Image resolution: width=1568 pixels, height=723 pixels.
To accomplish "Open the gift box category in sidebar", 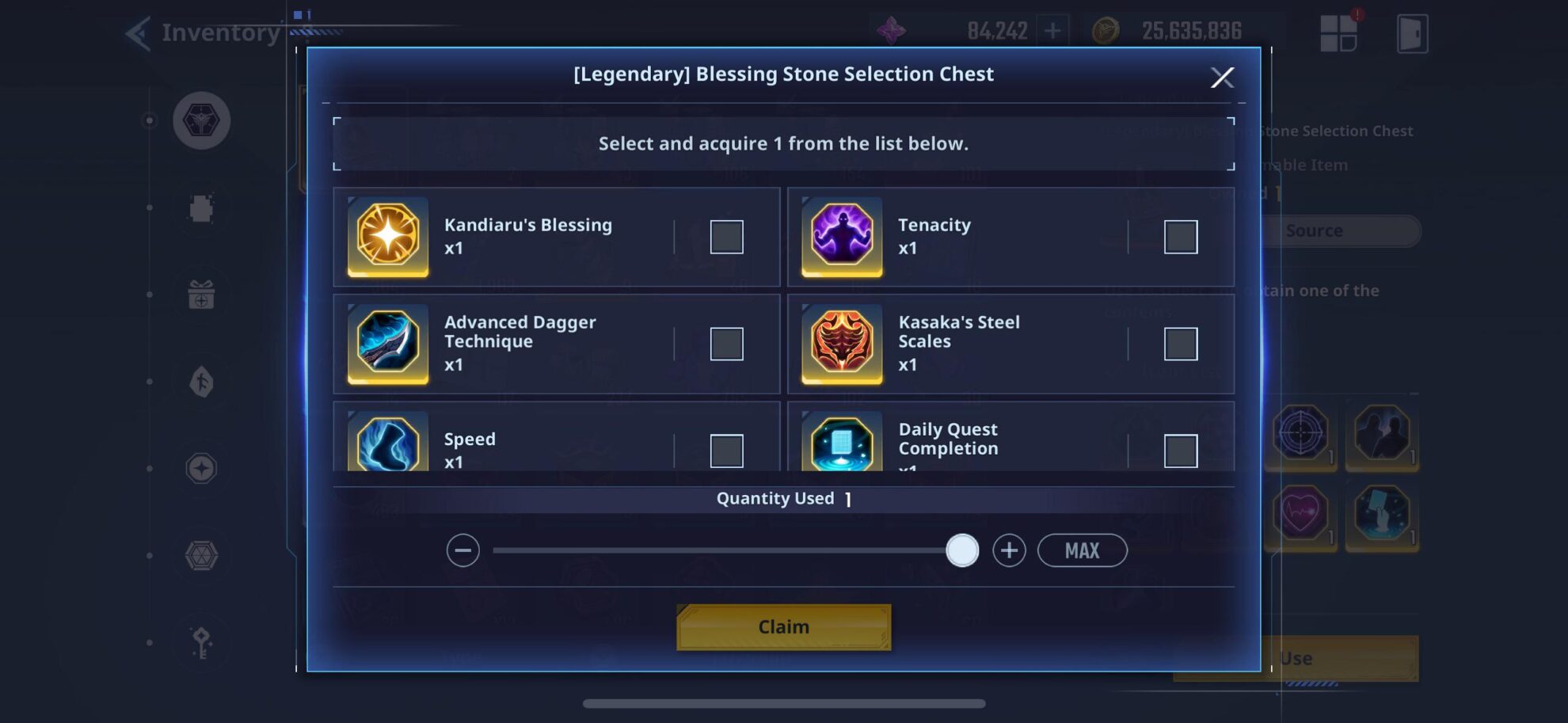I will click(200, 295).
